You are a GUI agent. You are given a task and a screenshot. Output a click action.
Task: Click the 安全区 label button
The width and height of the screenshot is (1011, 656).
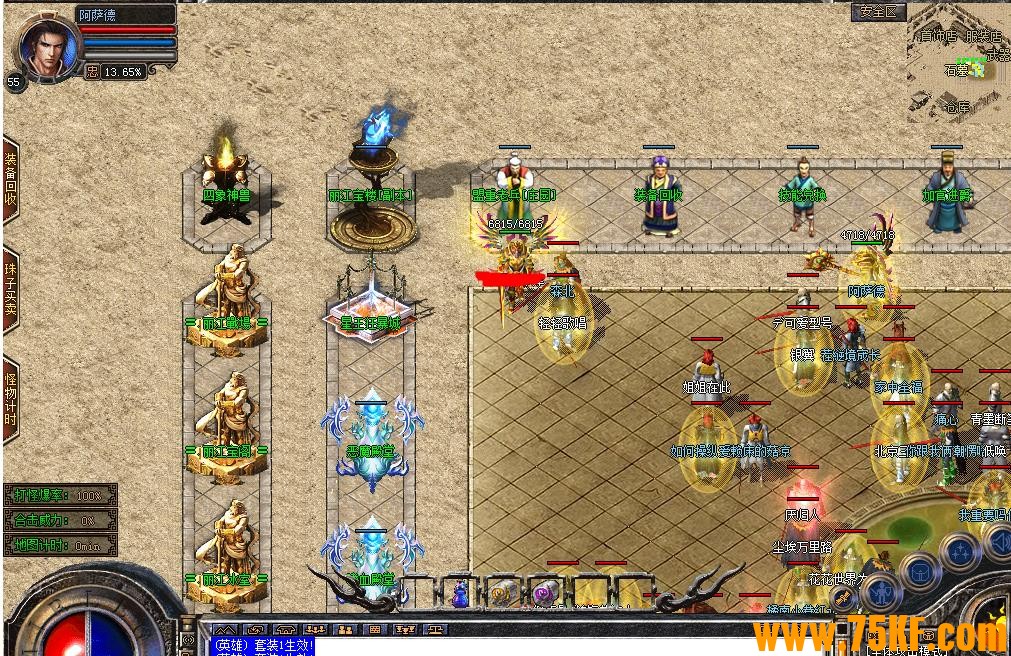click(880, 12)
